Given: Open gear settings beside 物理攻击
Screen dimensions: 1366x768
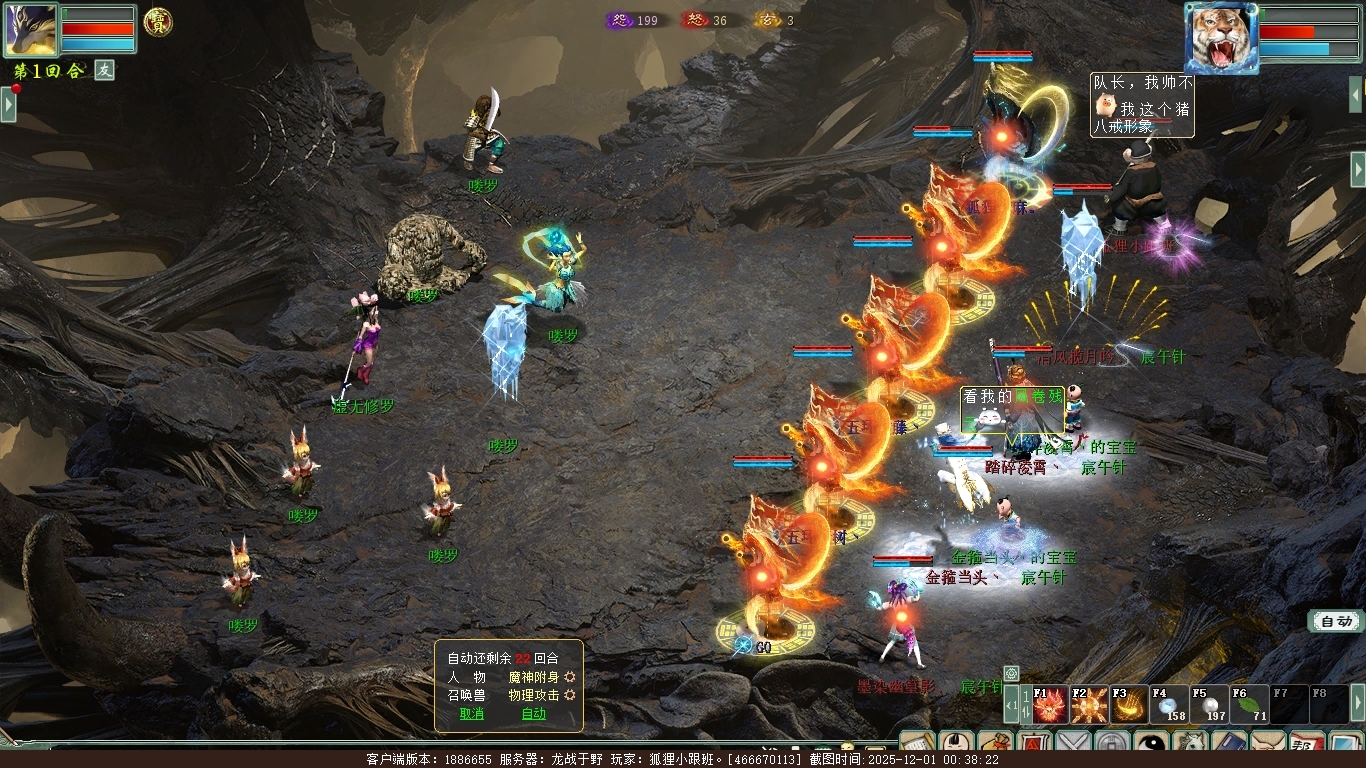Looking at the screenshot, I should tap(570, 695).
